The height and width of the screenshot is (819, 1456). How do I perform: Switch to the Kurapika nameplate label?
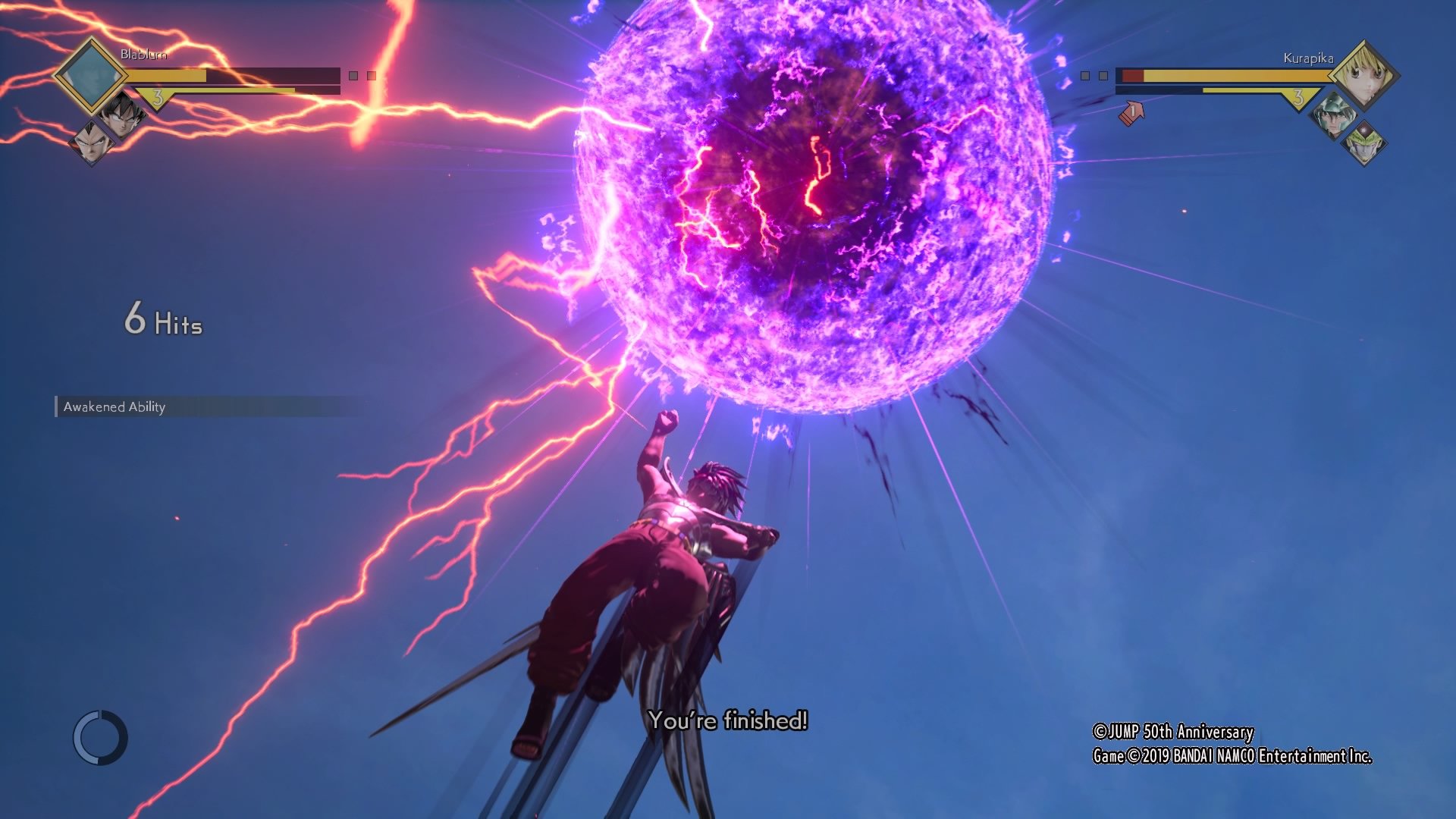point(1309,58)
